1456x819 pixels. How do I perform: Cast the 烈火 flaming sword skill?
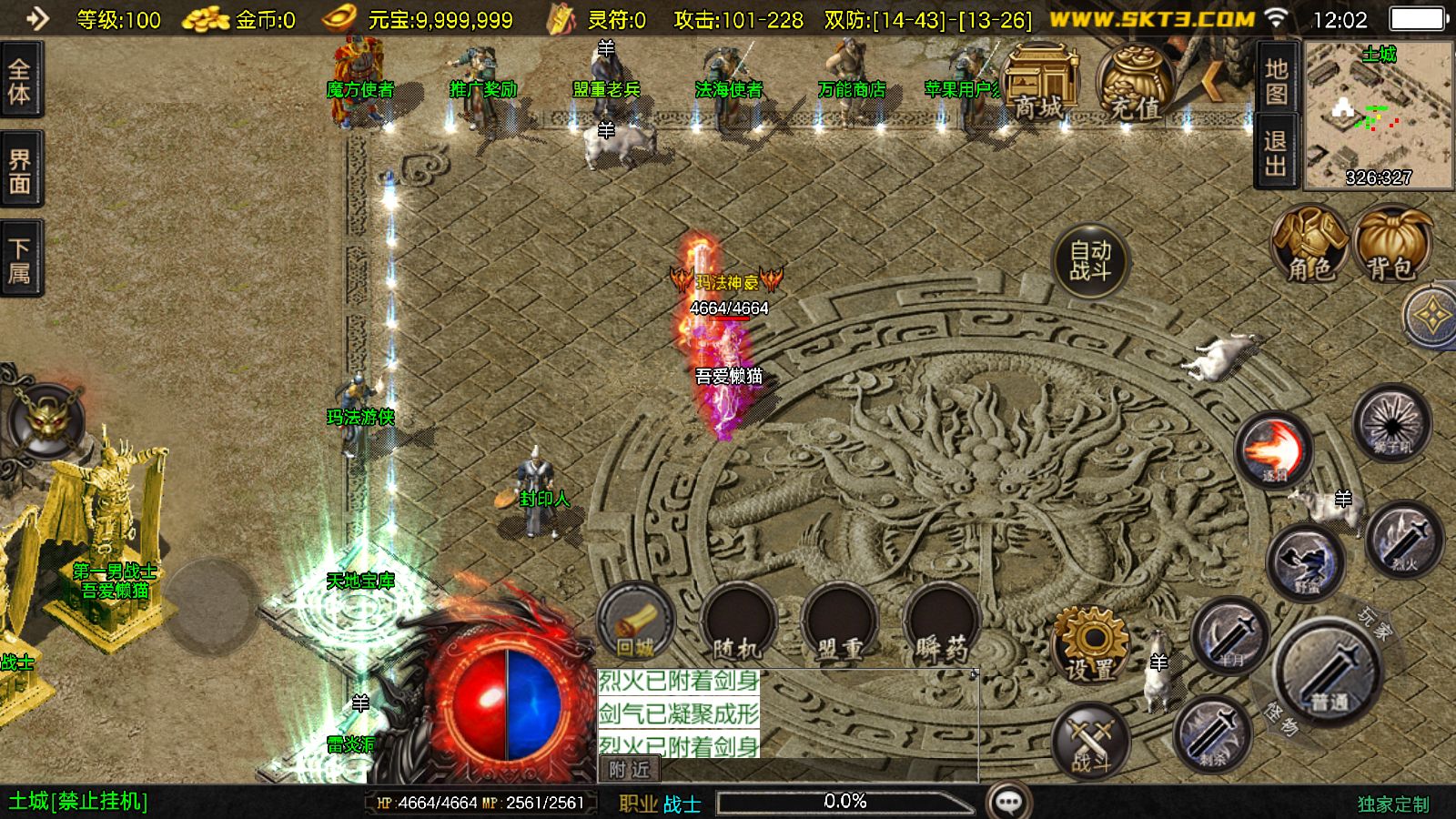[x=1404, y=541]
